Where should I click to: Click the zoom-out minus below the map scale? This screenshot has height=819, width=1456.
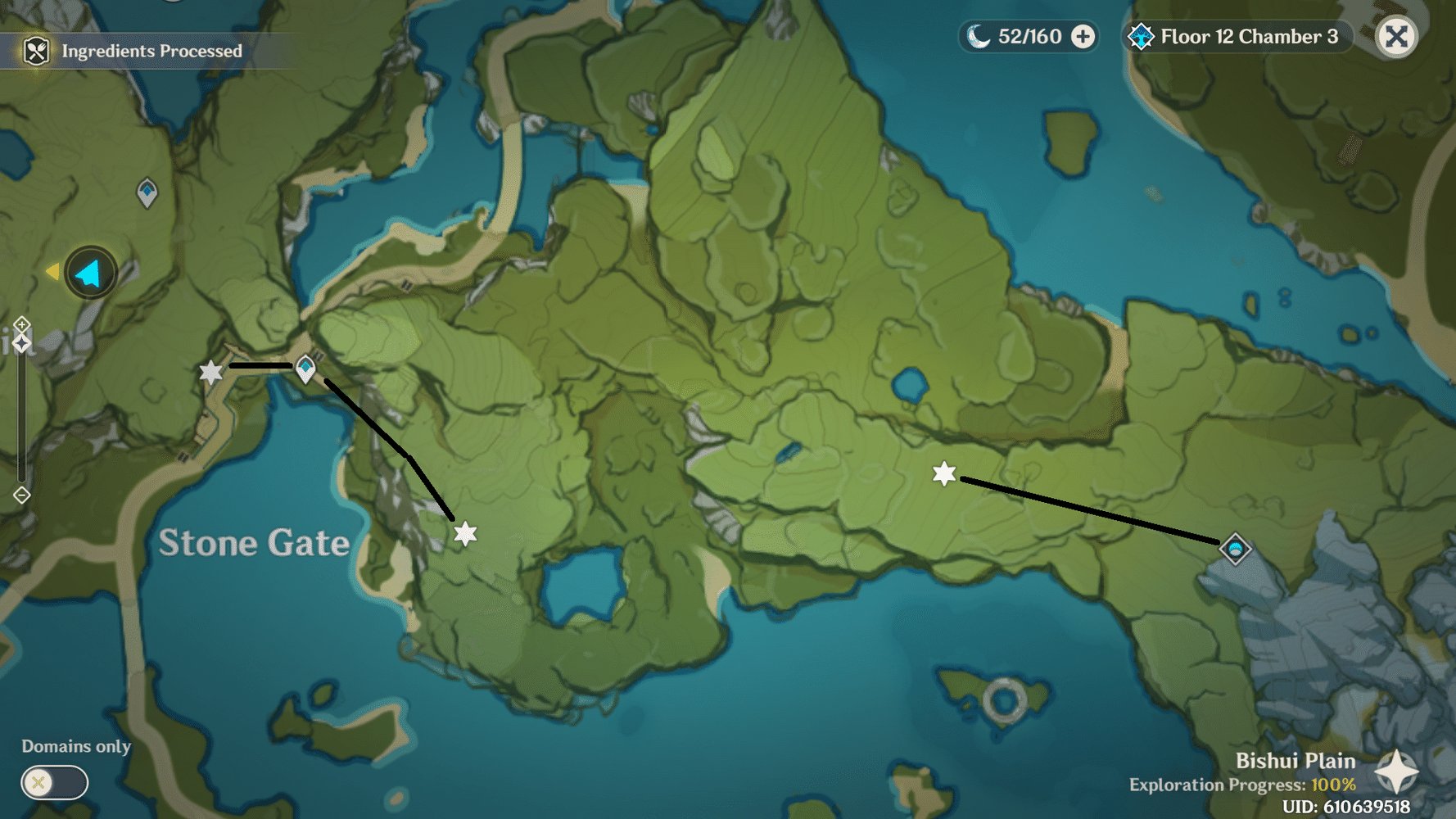coord(21,494)
